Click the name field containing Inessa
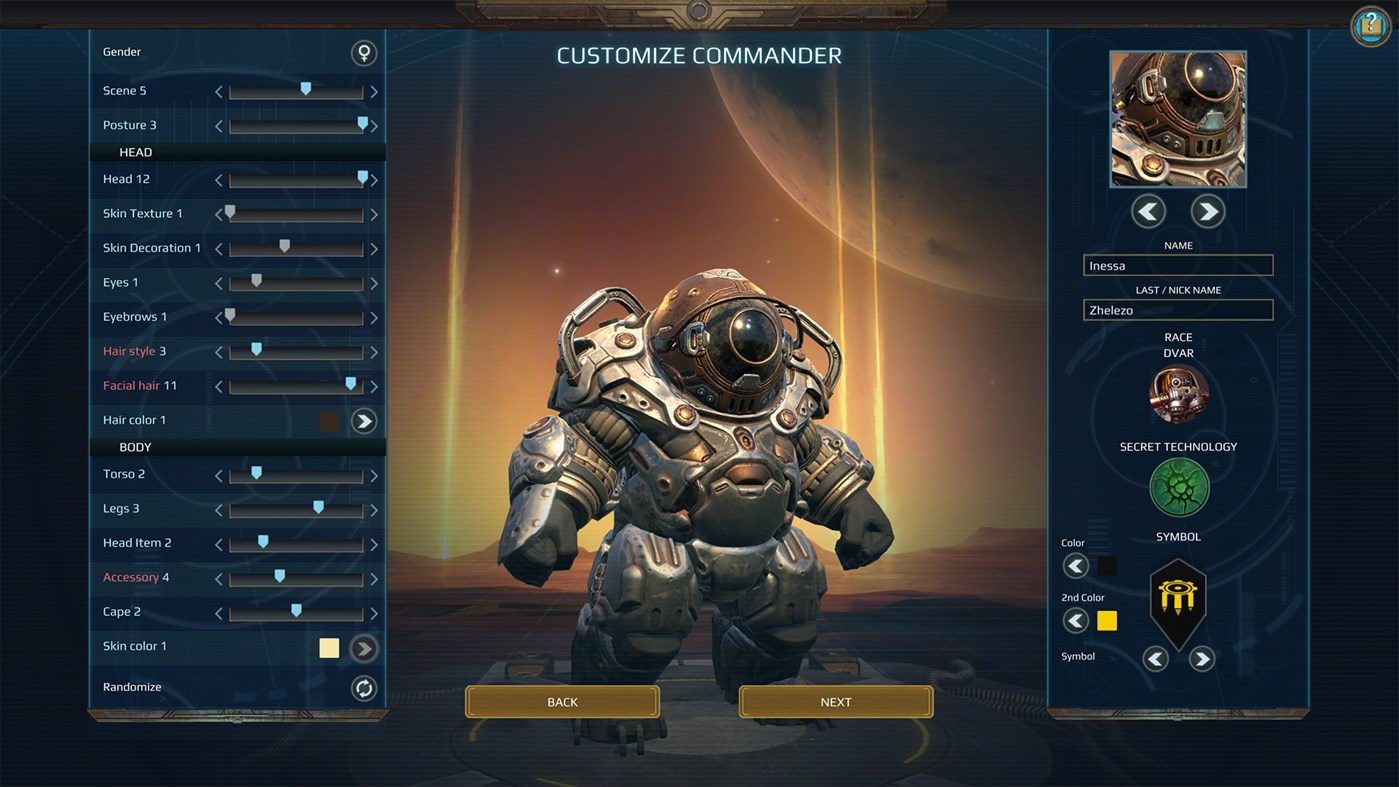Image resolution: width=1399 pixels, height=787 pixels. [1177, 265]
